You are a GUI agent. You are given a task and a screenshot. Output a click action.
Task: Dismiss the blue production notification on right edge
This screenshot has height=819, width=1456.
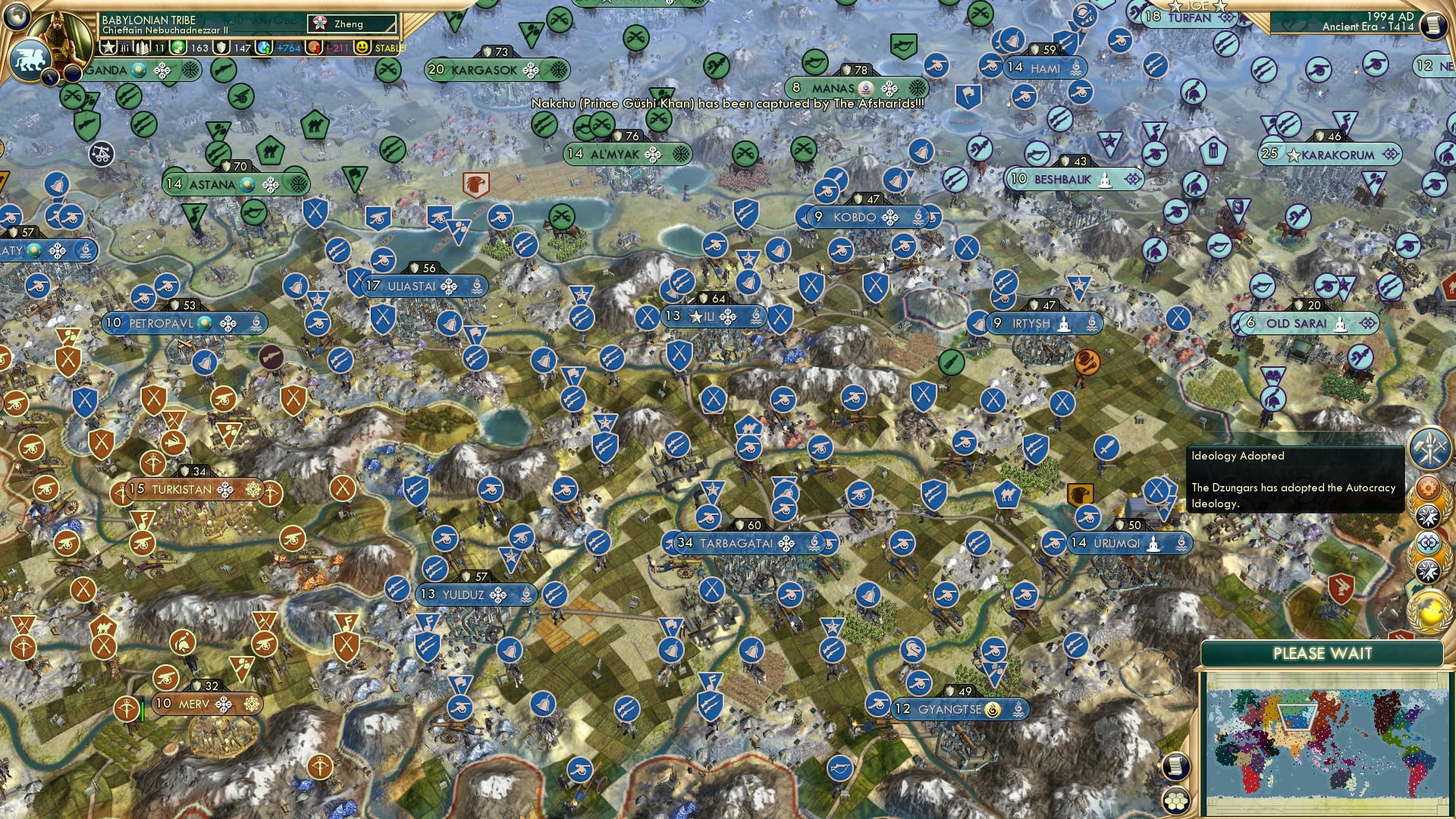pyautogui.click(x=1429, y=447)
